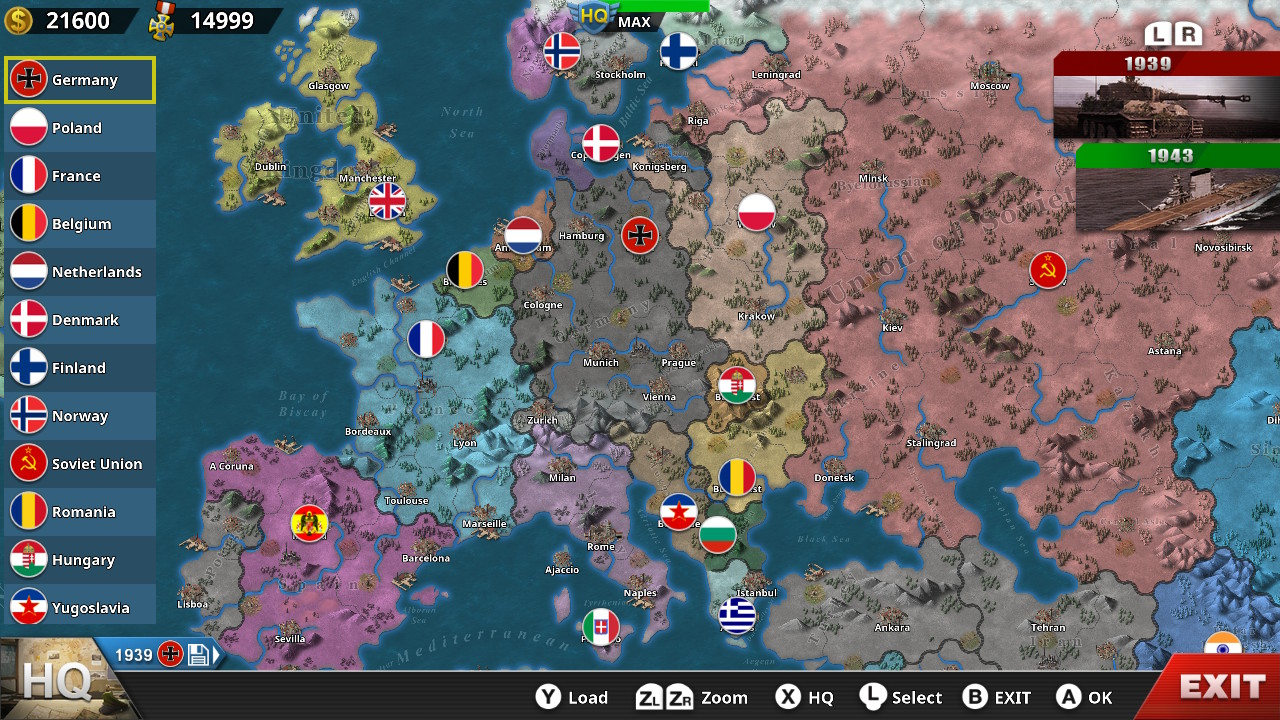1280x720 pixels.
Task: Select the German Iron Cross flag on Berlin
Action: click(x=640, y=235)
